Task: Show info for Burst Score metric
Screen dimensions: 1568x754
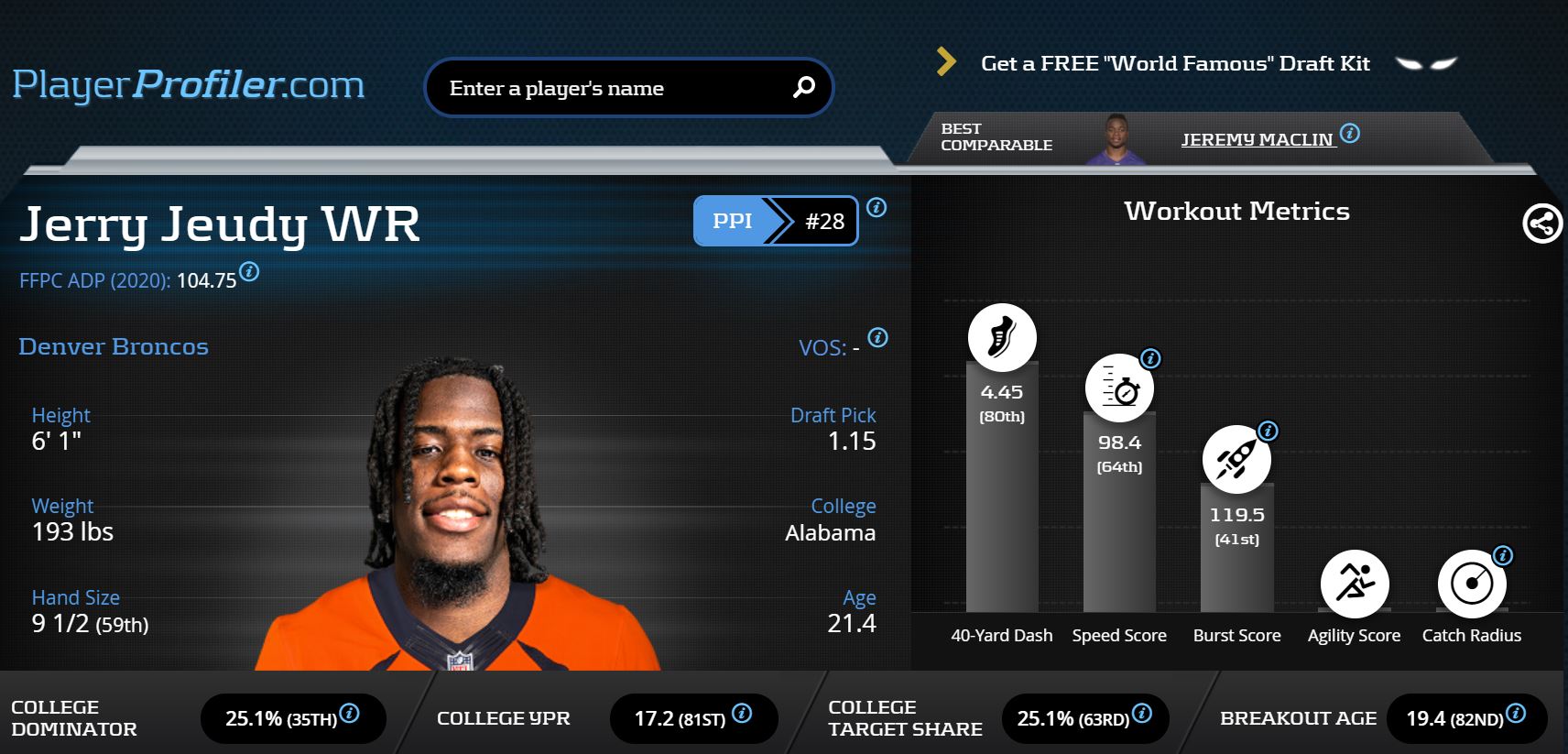Action: 1268,431
